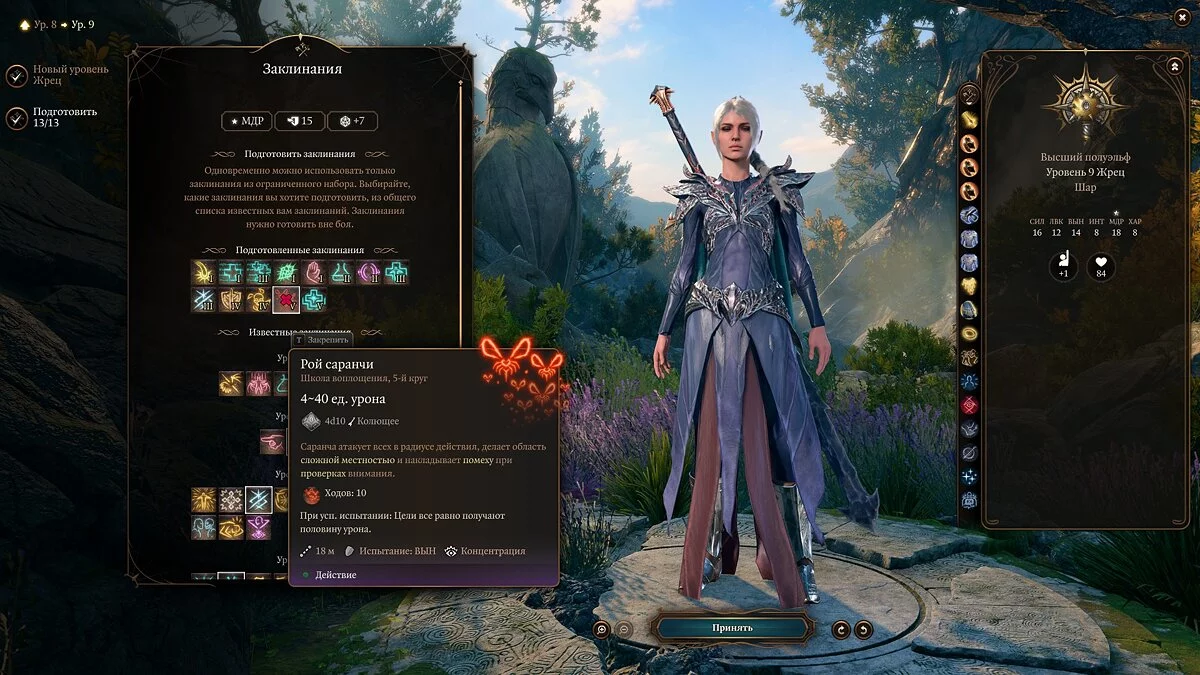Select the gold ring icon in the side strip
1200x675 pixels.
pos(969,334)
